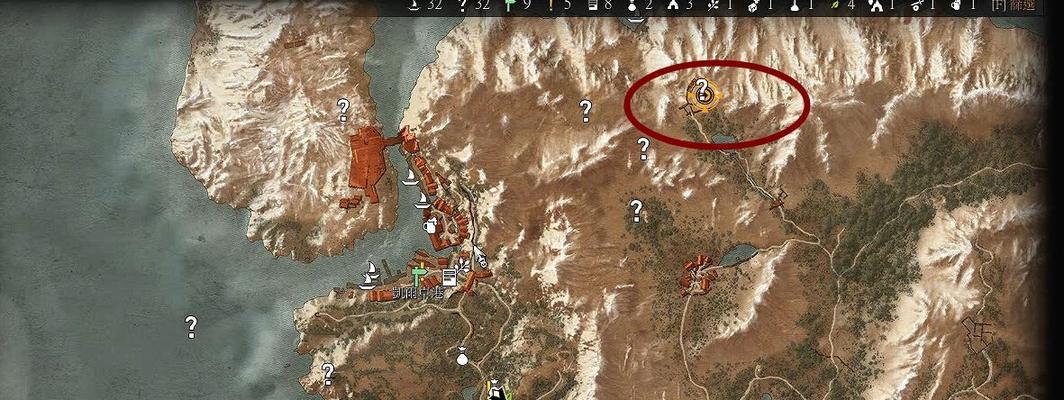The width and height of the screenshot is (1064, 400).
Task: Toggle the yellow exclamation entry in the legend bar
Action: [x=550, y=5]
